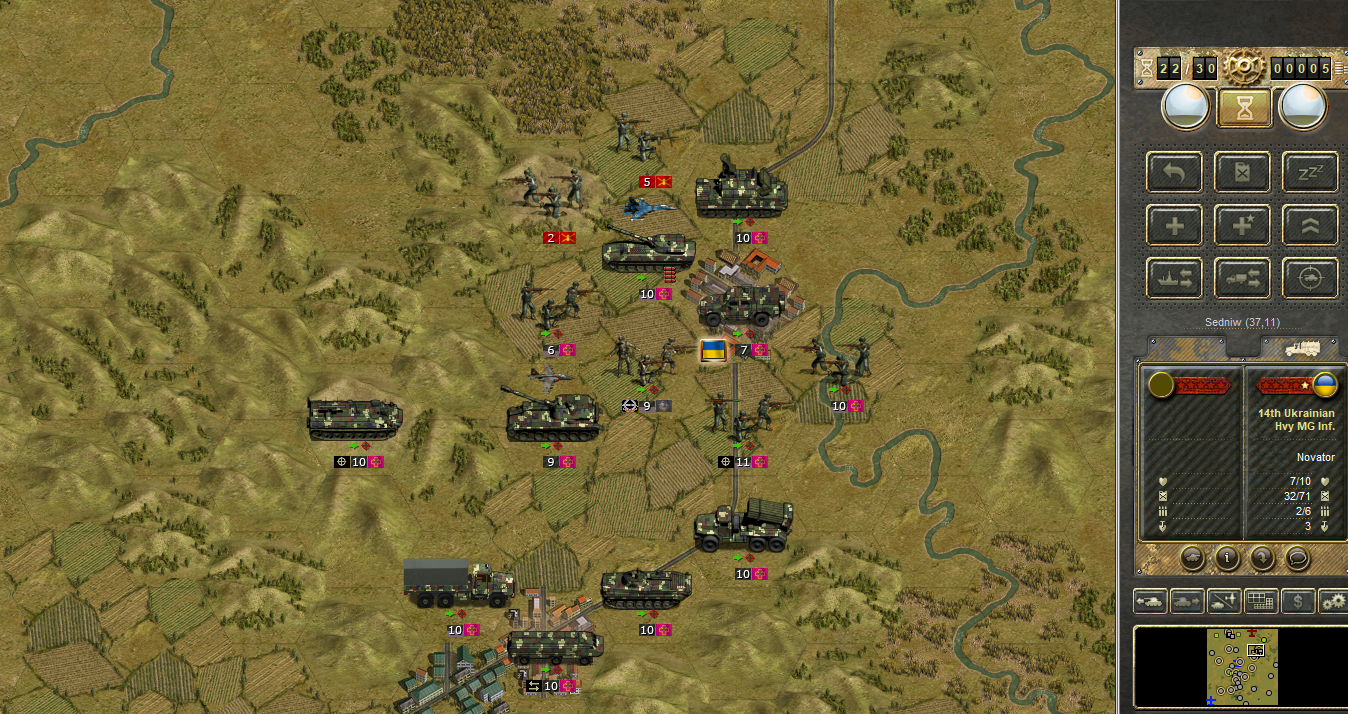Click the previous unit tank-arrow toolbar button
The height and width of the screenshot is (714, 1348).
[x=1150, y=601]
